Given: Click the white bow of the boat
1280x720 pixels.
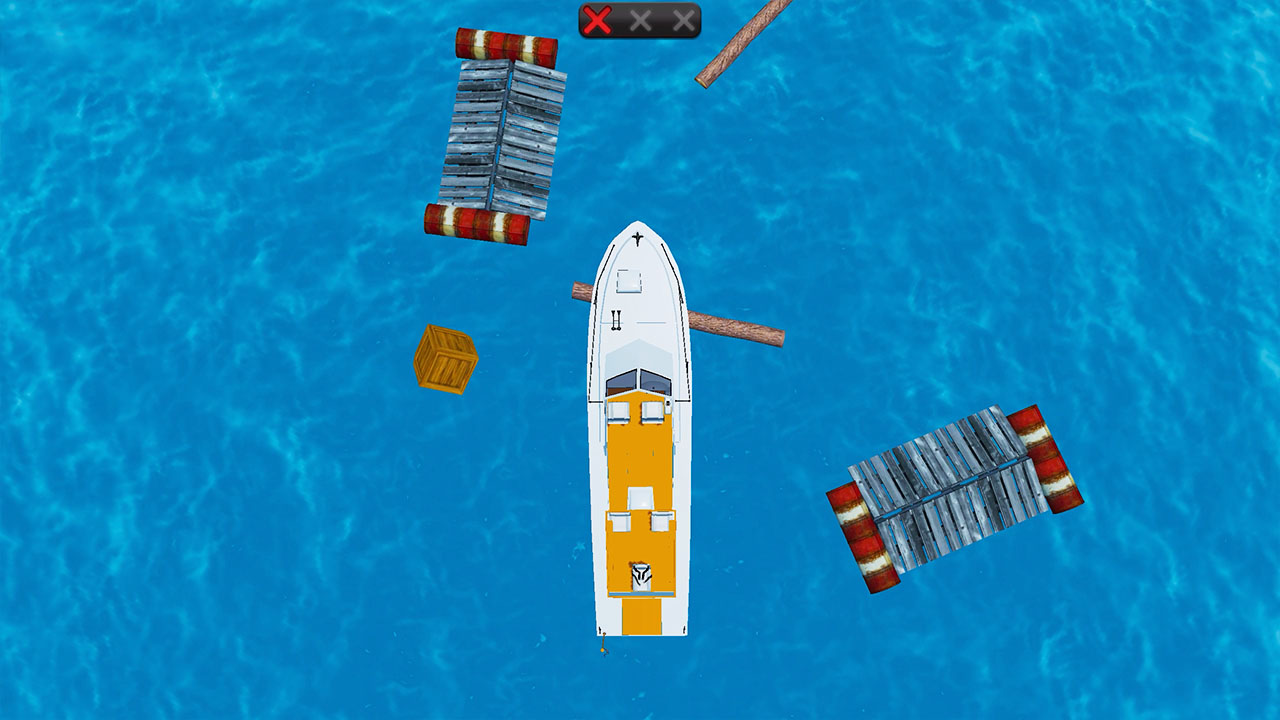Looking at the screenshot, I should [636, 250].
